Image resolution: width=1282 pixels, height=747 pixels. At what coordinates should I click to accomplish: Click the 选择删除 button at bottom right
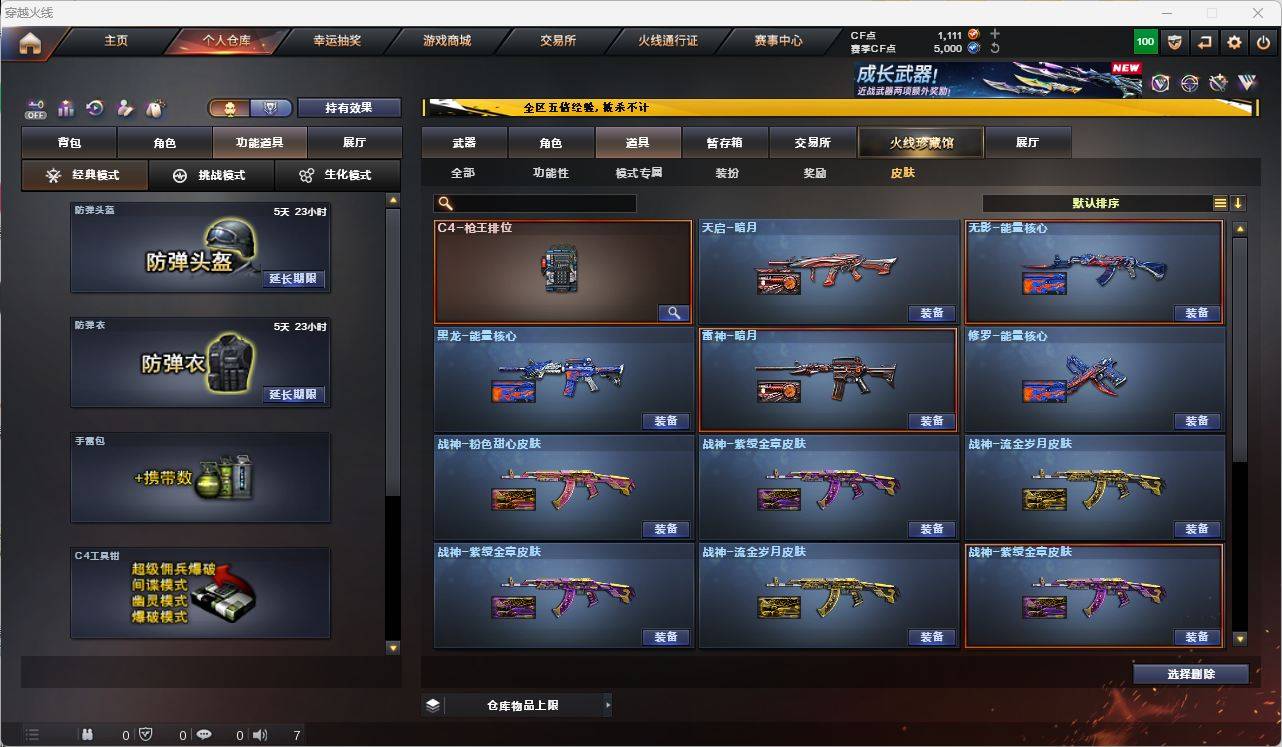coord(1191,674)
